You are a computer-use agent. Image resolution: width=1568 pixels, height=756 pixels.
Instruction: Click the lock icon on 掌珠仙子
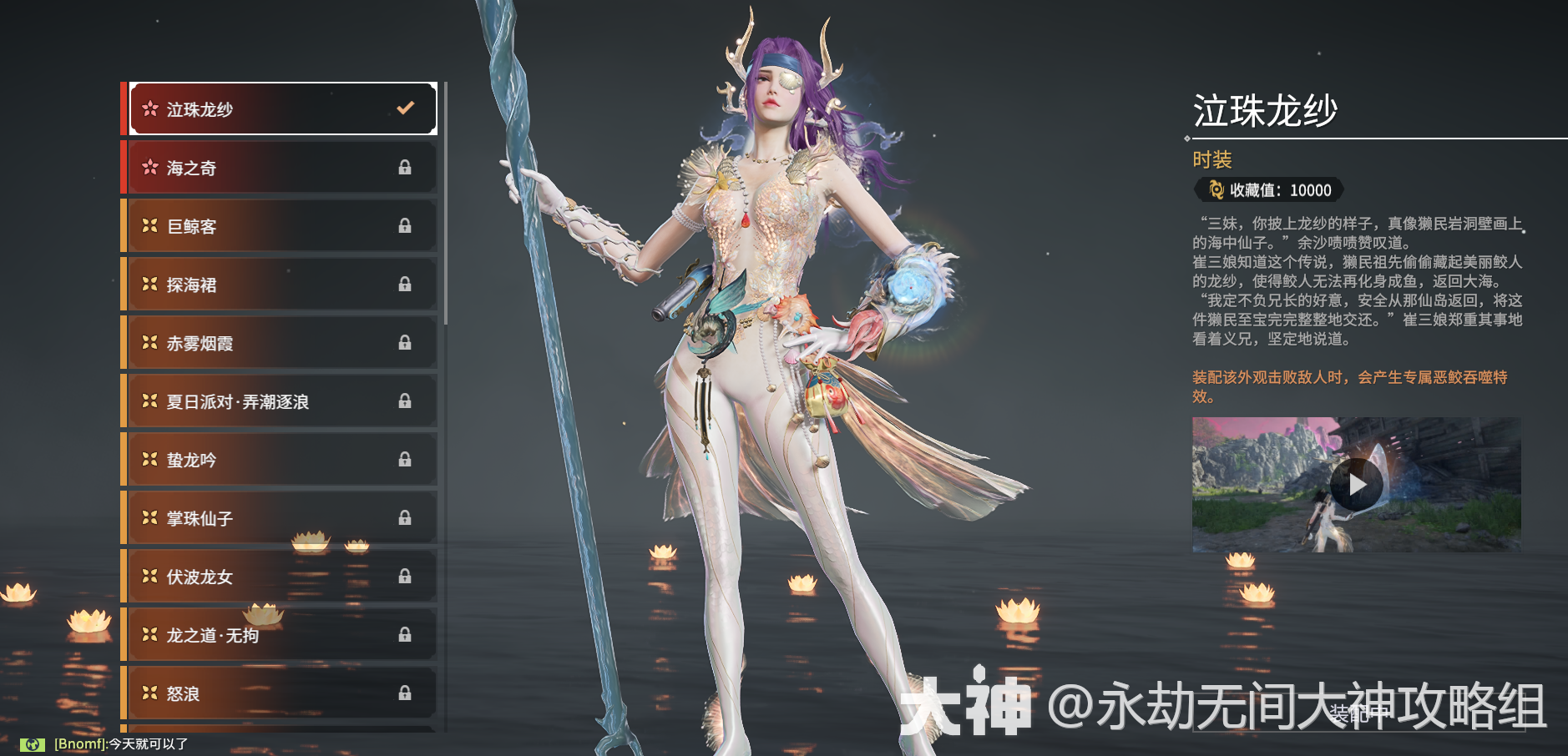point(407,517)
